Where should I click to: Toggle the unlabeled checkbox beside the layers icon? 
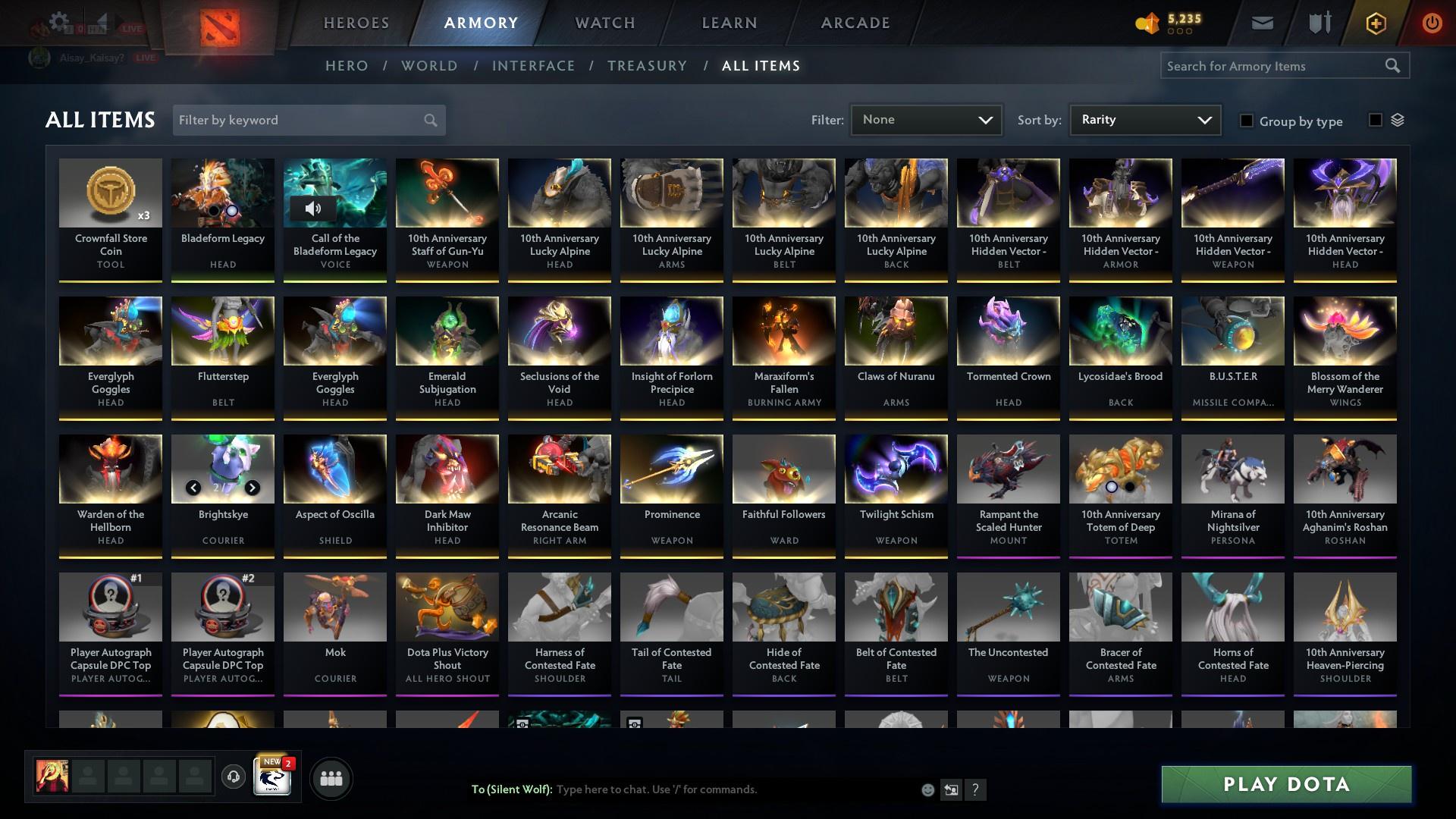click(1375, 119)
